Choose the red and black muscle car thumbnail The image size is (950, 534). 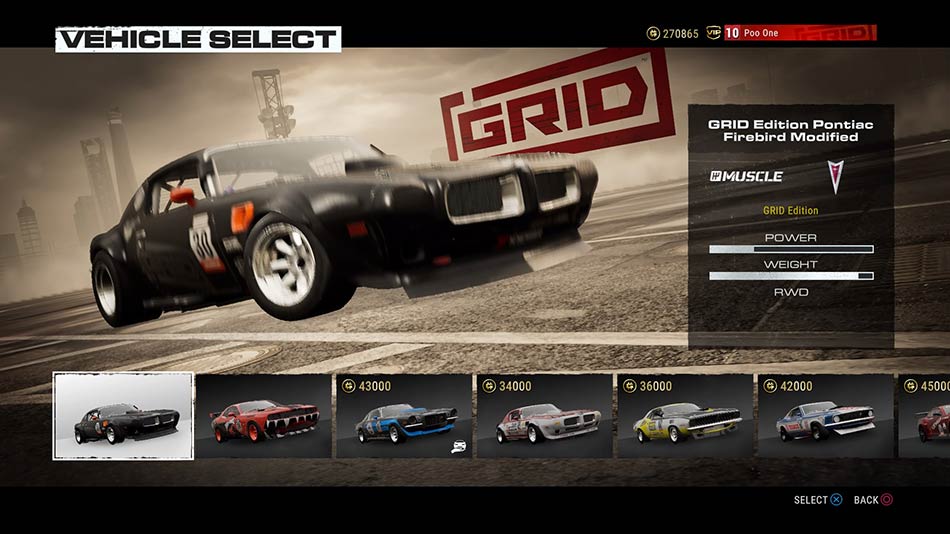click(264, 417)
